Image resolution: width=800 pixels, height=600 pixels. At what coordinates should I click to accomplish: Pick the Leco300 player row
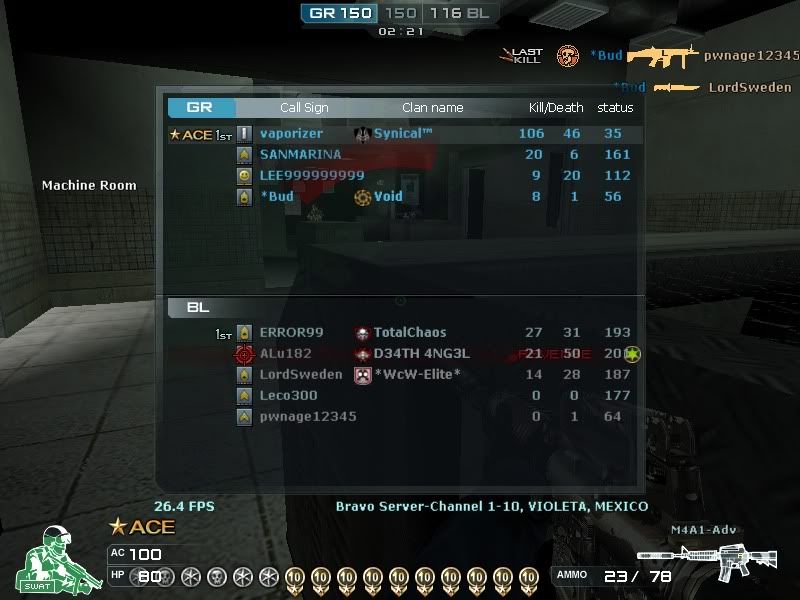[x=400, y=396]
